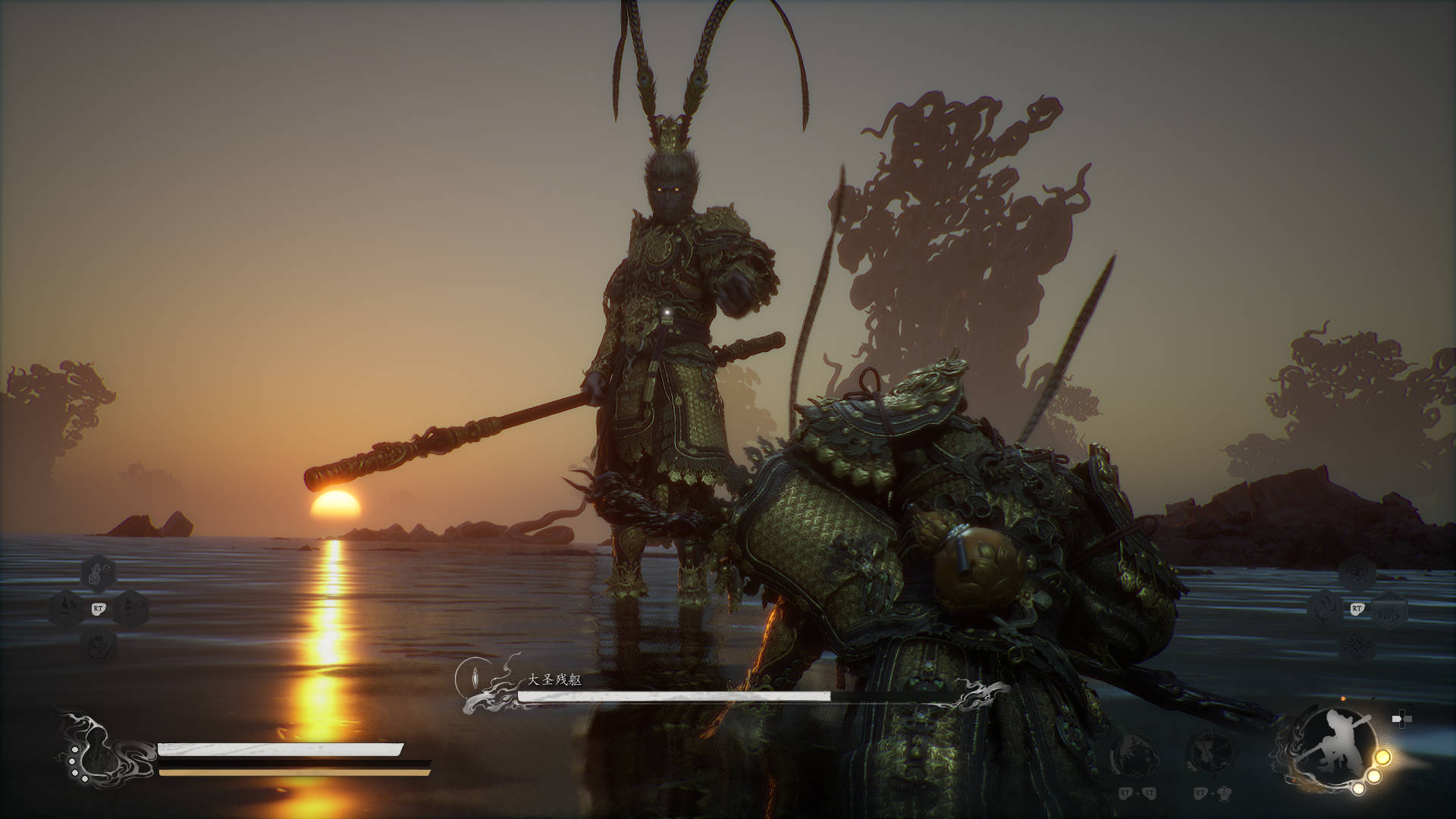The height and width of the screenshot is (819, 1456).
Task: Choose the left spell hexagon in left cluster
Action: click(x=66, y=608)
